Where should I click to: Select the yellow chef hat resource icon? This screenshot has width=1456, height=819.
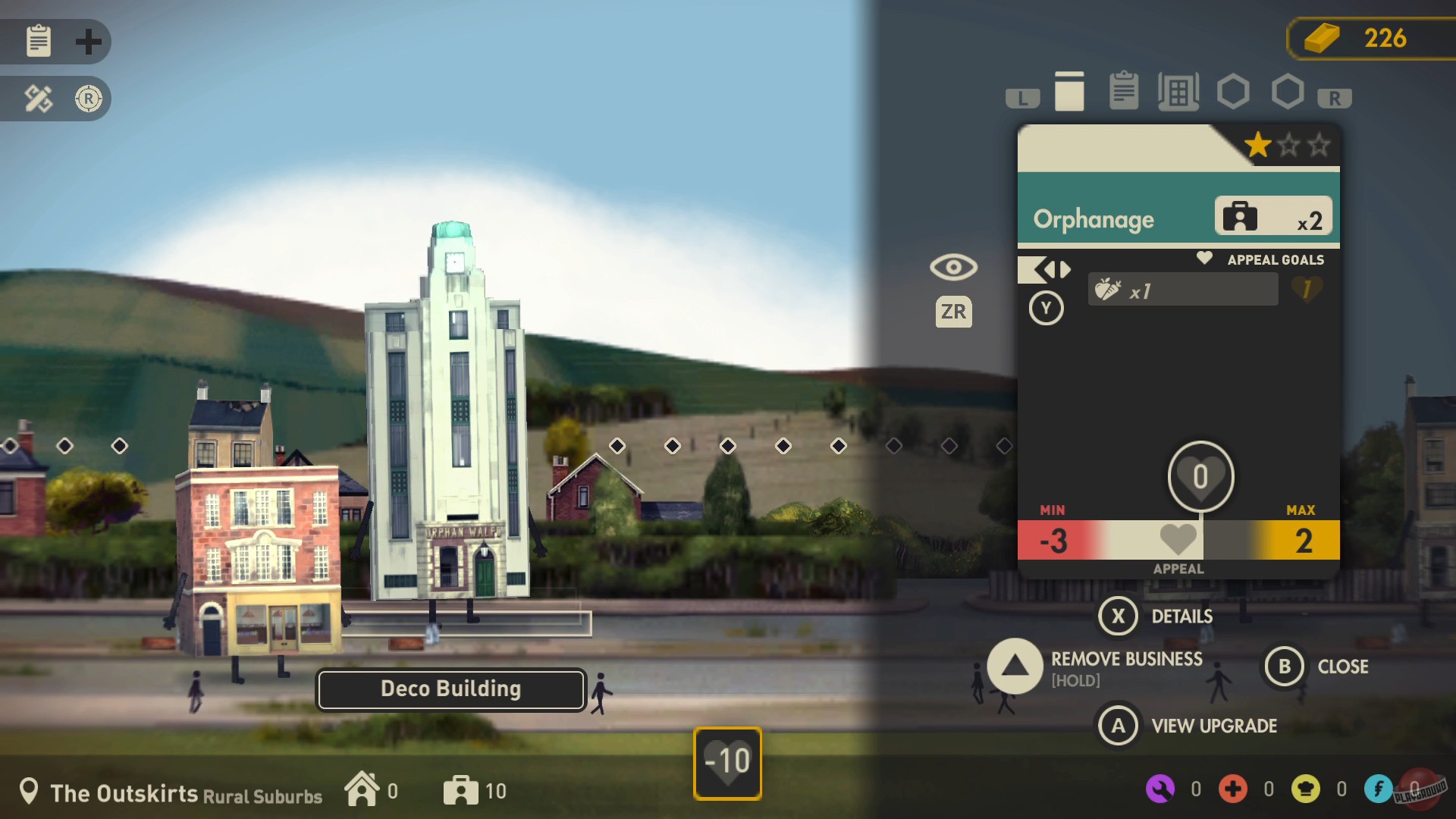click(x=1306, y=789)
